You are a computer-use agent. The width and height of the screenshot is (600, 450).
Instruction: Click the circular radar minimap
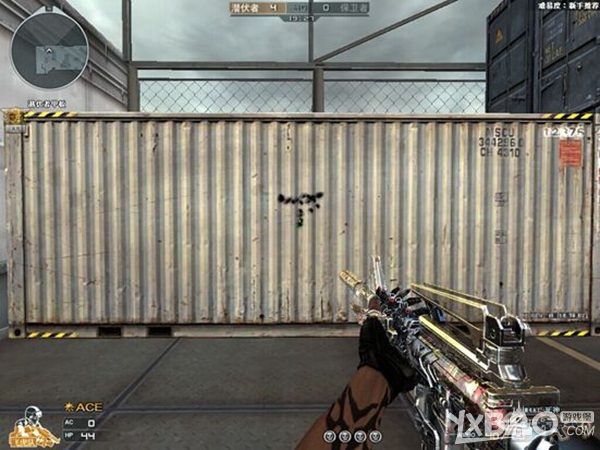(x=49, y=50)
